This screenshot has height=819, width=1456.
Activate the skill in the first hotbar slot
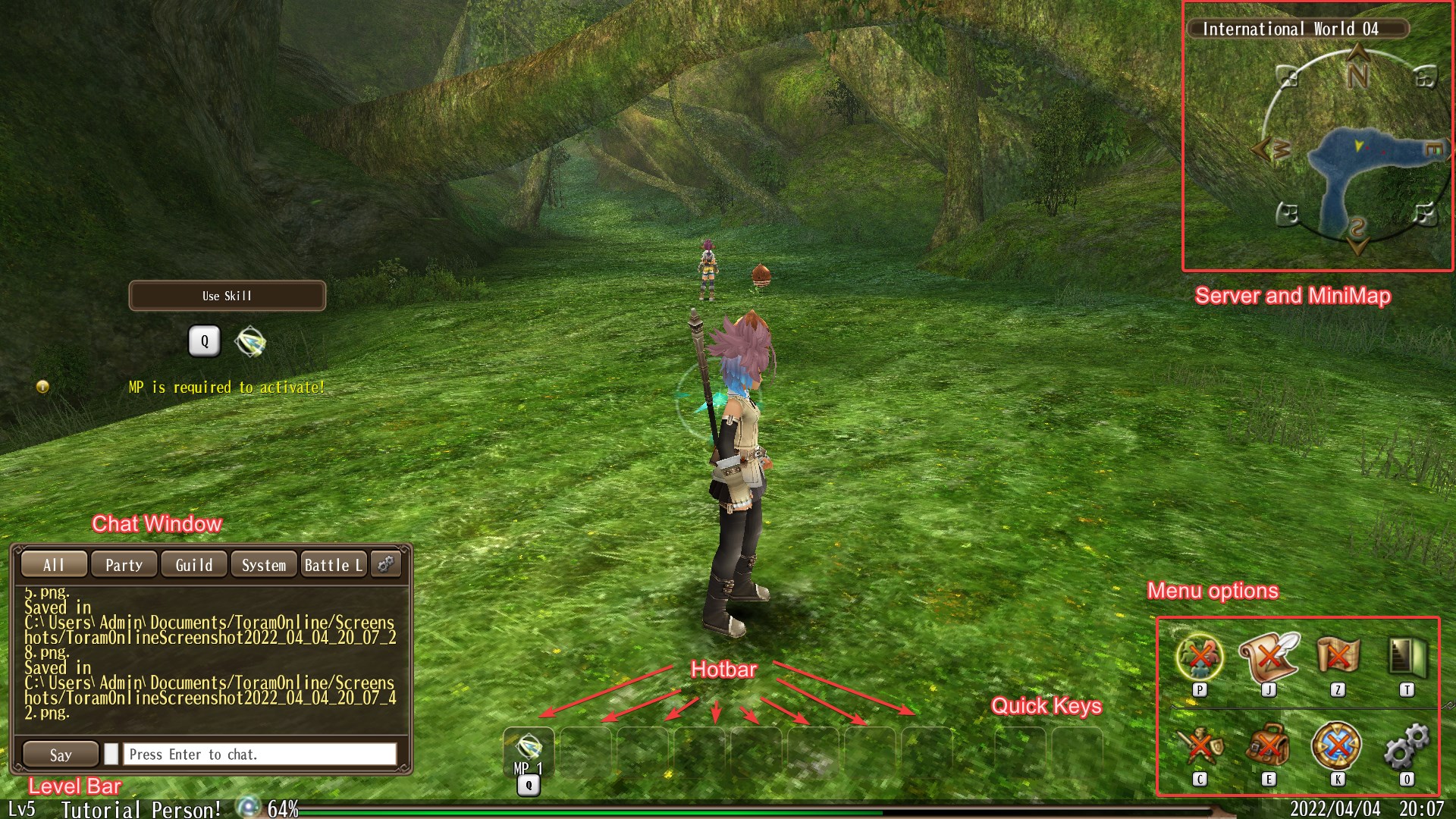(x=529, y=751)
